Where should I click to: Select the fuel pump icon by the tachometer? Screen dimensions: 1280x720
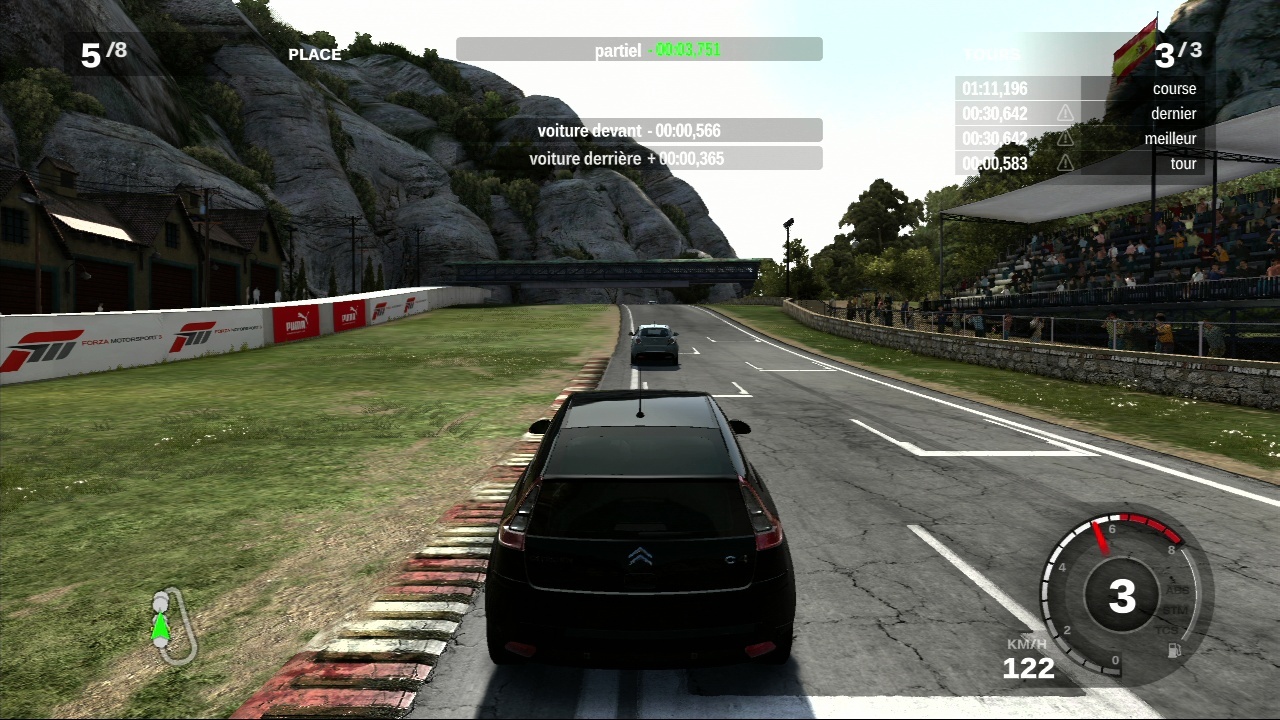pos(1175,650)
